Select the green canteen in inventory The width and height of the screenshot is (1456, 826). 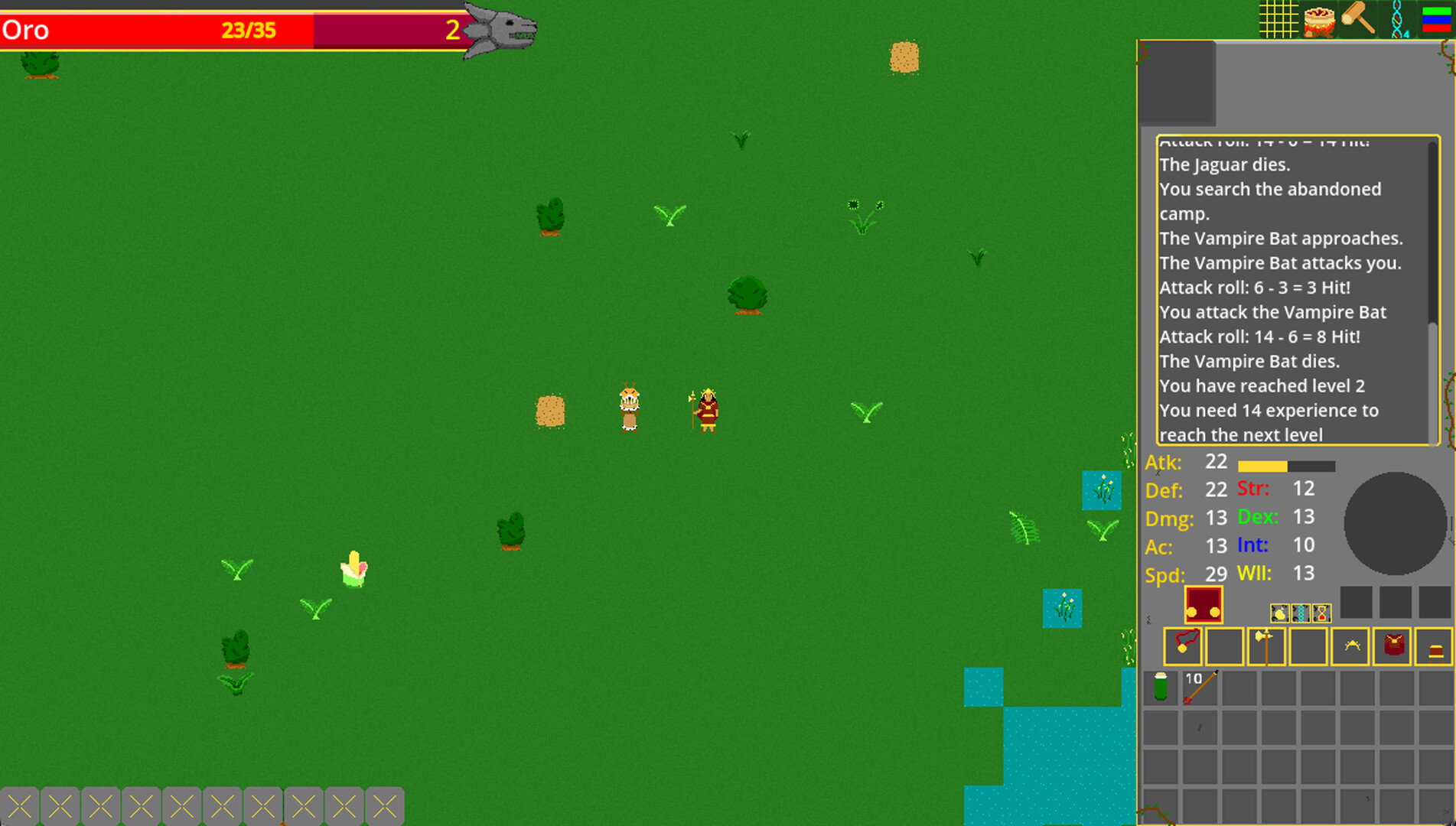pos(1161,688)
